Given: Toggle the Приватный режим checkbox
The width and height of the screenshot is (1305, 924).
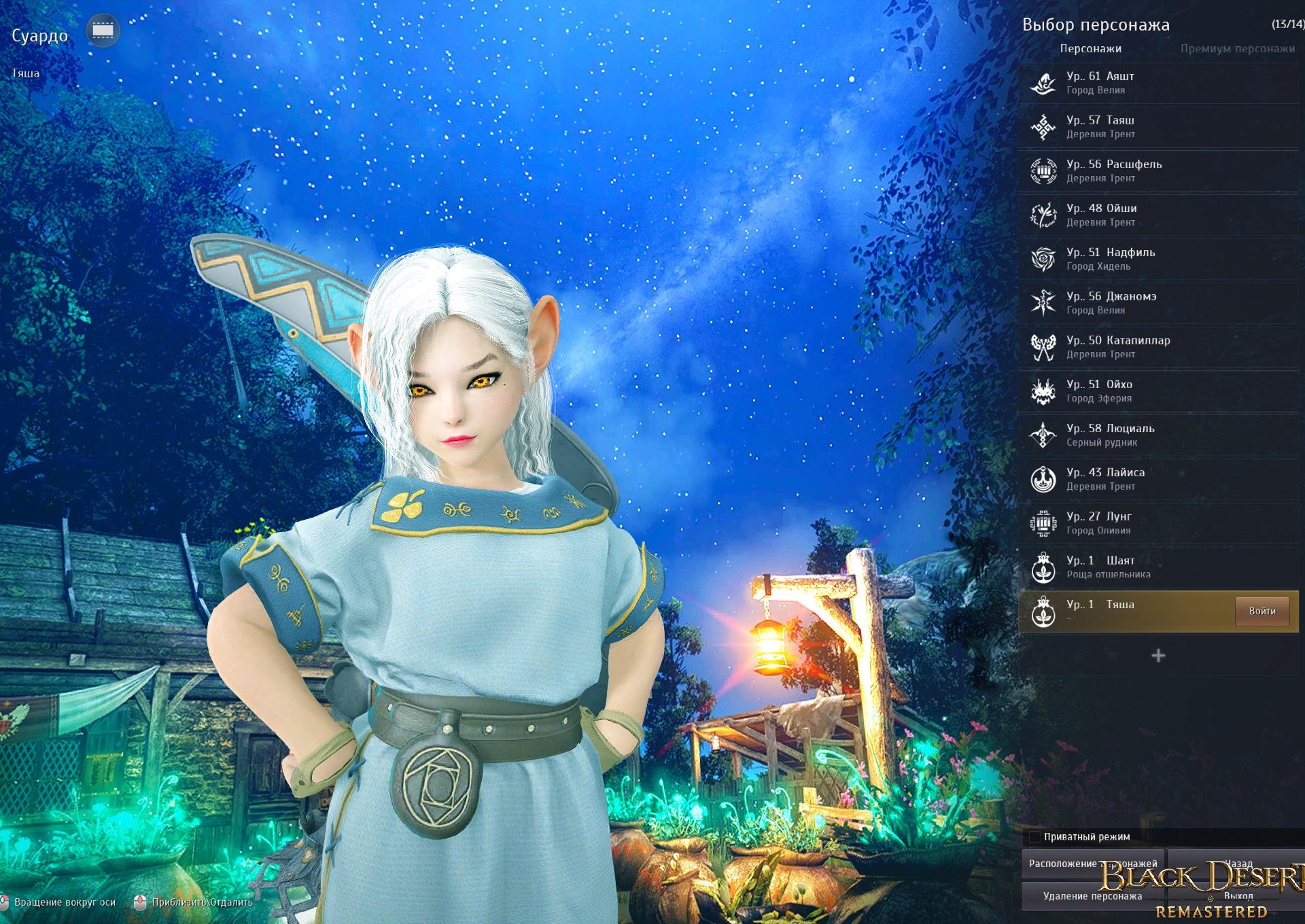Looking at the screenshot, I should (x=1034, y=837).
